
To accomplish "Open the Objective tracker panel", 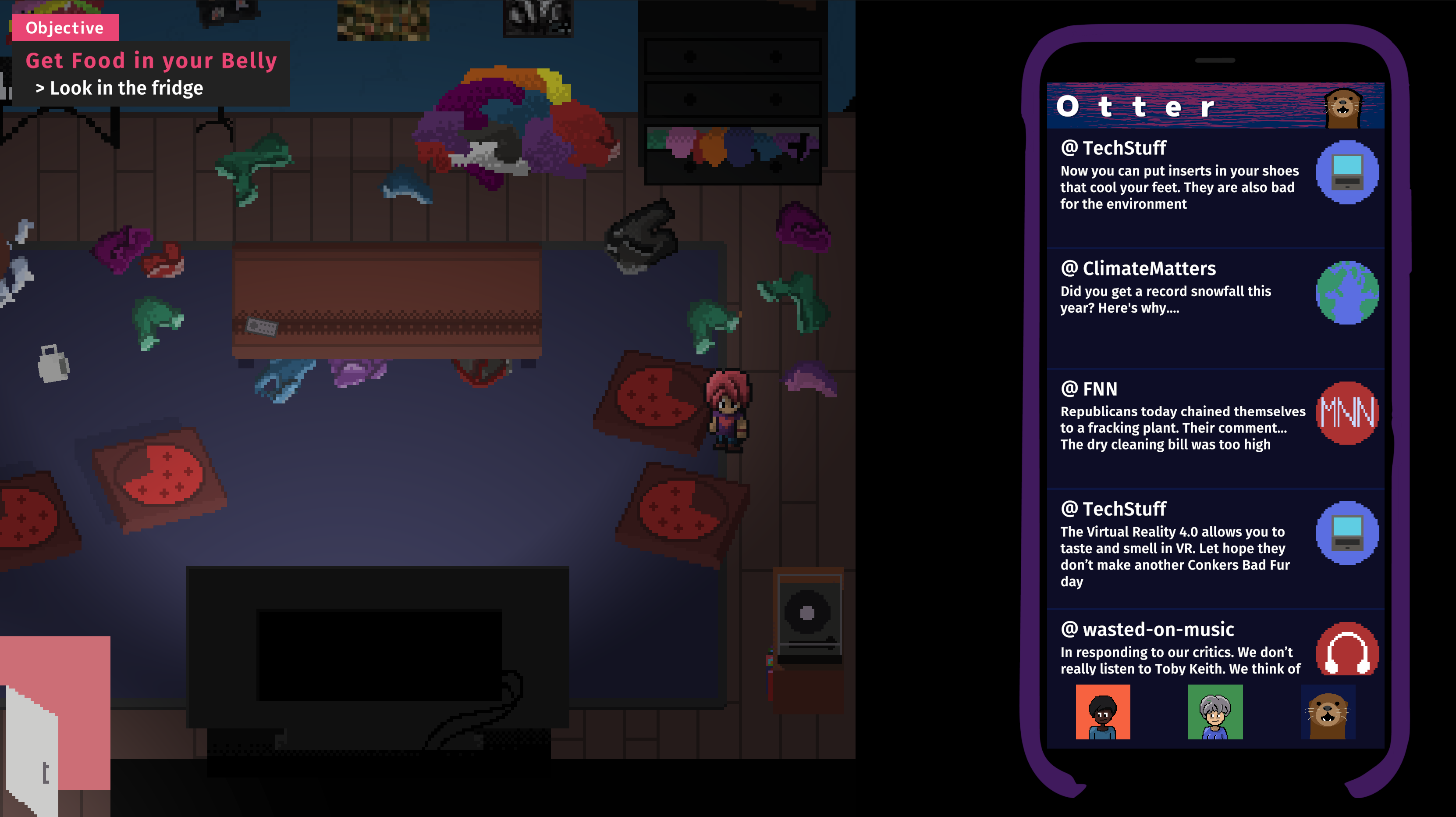I will point(64,28).
